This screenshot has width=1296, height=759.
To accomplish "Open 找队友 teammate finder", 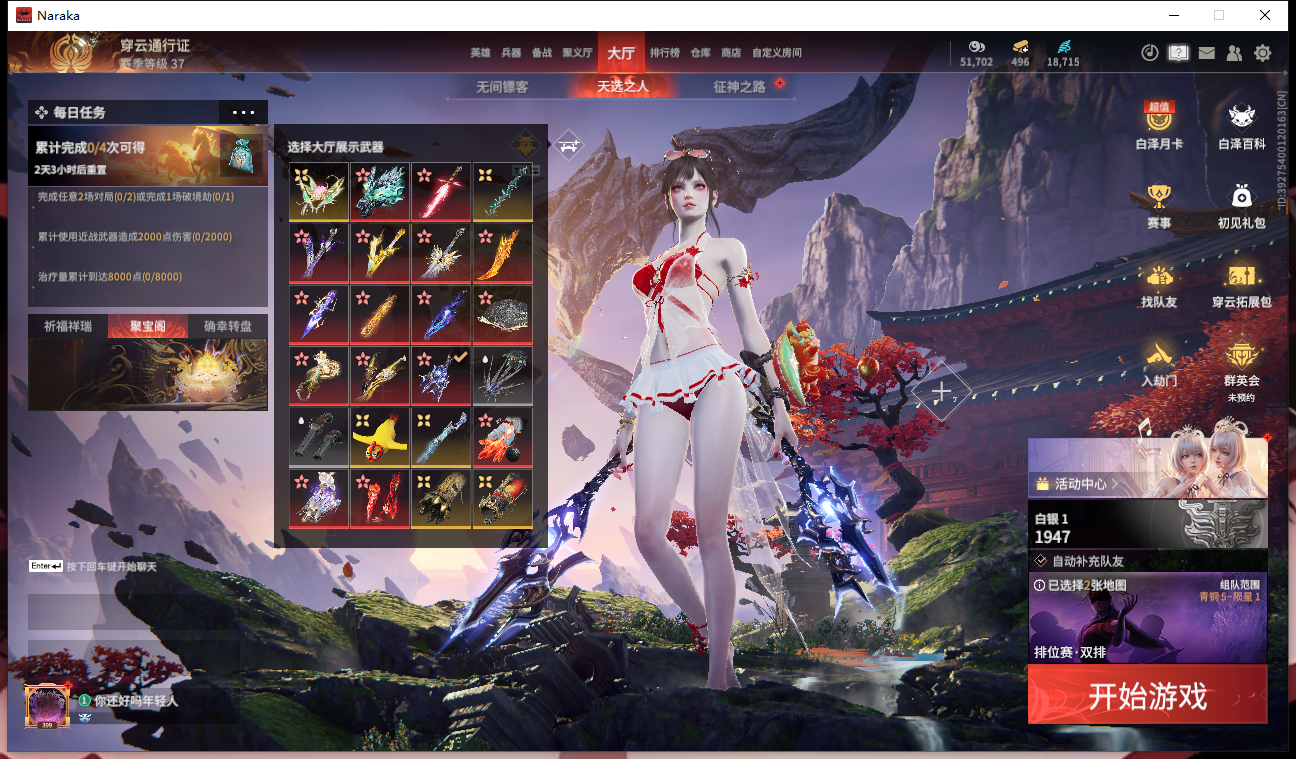I will pos(1159,283).
